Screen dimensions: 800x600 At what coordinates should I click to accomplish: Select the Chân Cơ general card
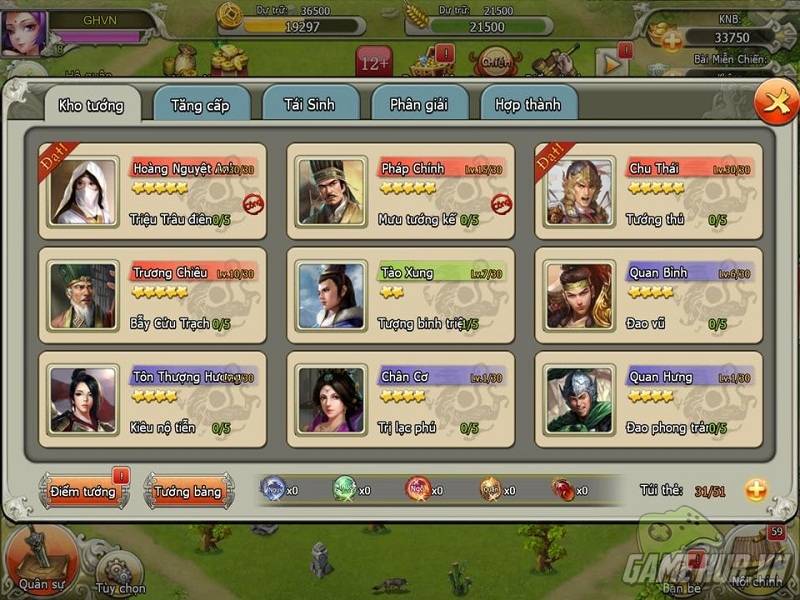tap(401, 399)
